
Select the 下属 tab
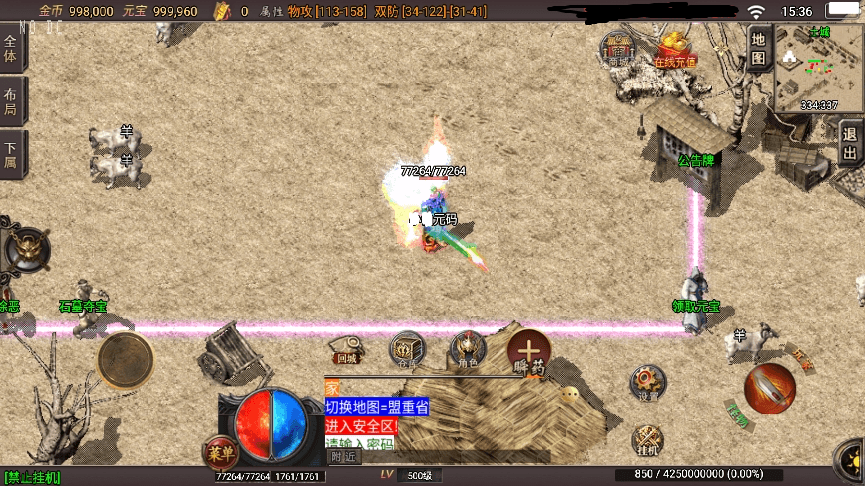pyautogui.click(x=12, y=155)
